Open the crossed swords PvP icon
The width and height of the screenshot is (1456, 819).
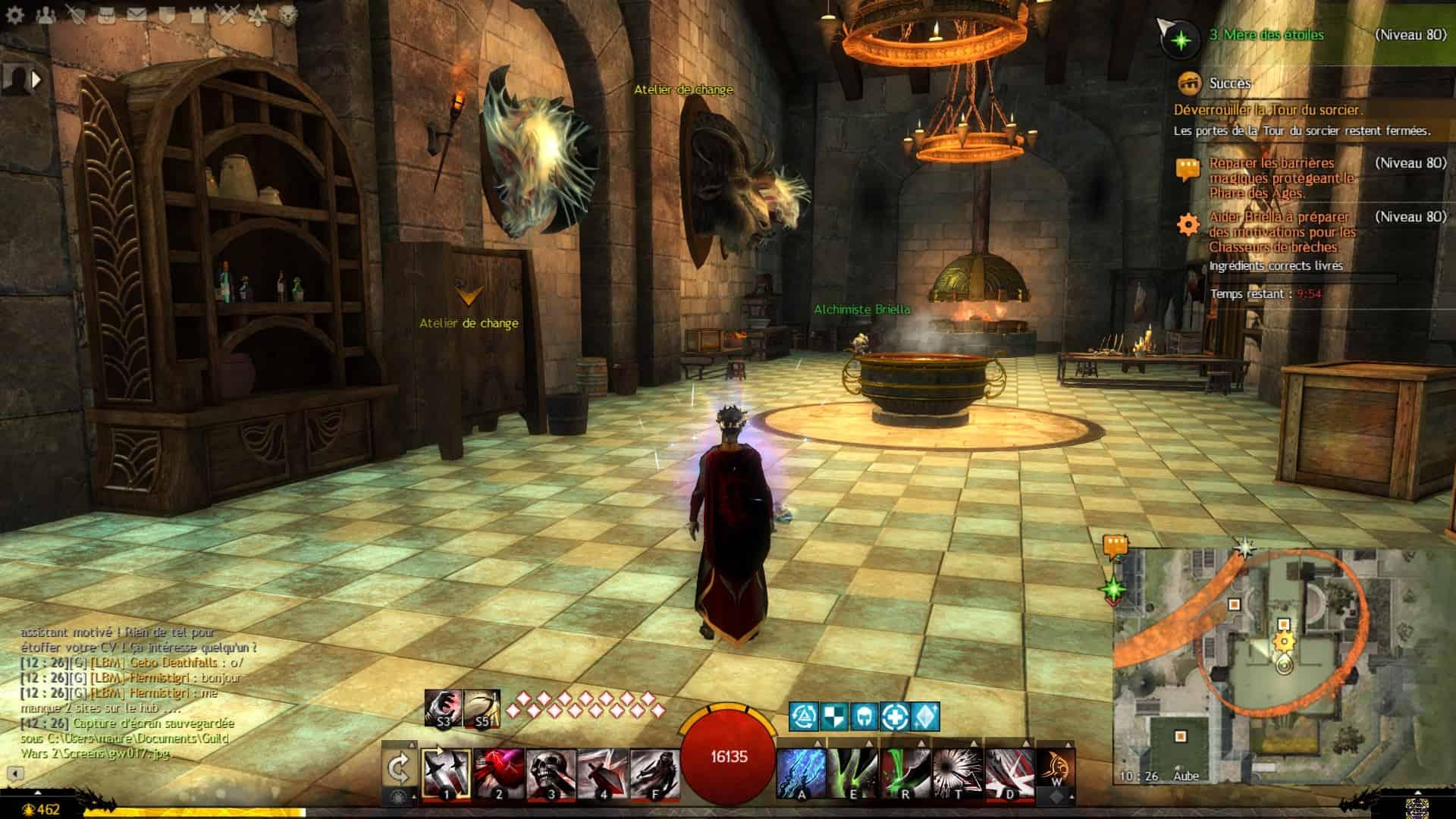pyautogui.click(x=227, y=15)
